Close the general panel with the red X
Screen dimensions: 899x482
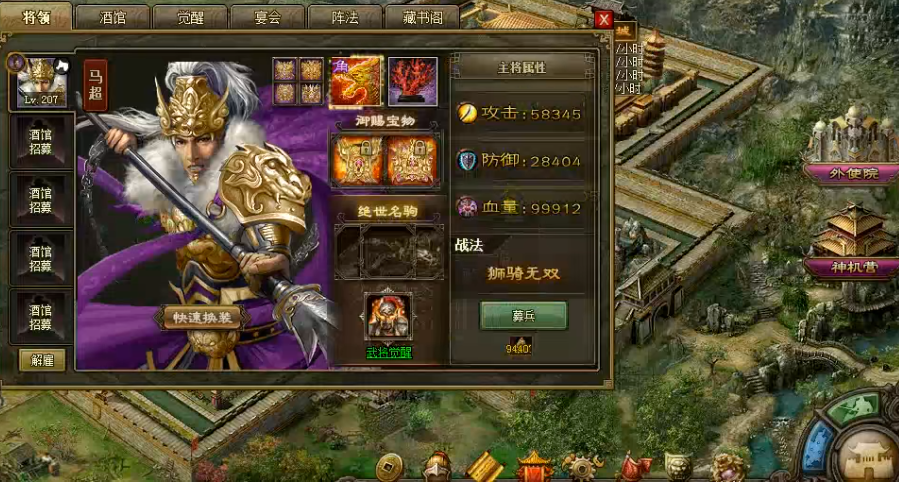603,19
